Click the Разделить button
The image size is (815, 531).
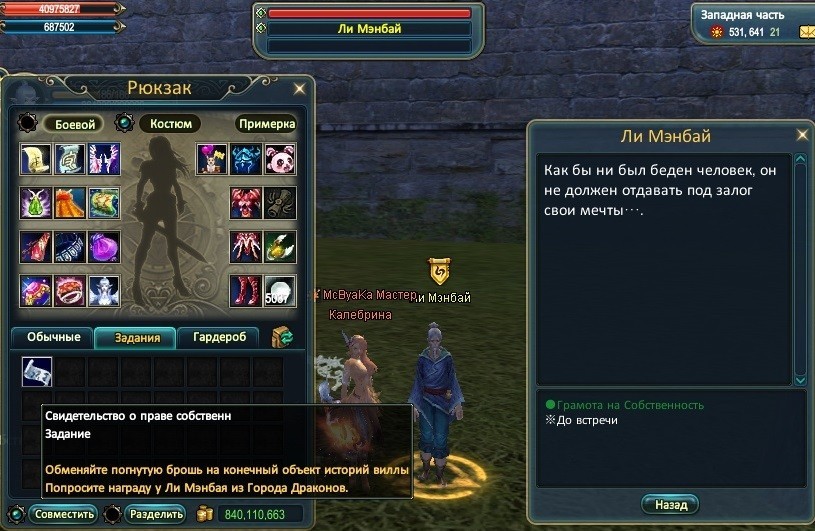tap(155, 514)
